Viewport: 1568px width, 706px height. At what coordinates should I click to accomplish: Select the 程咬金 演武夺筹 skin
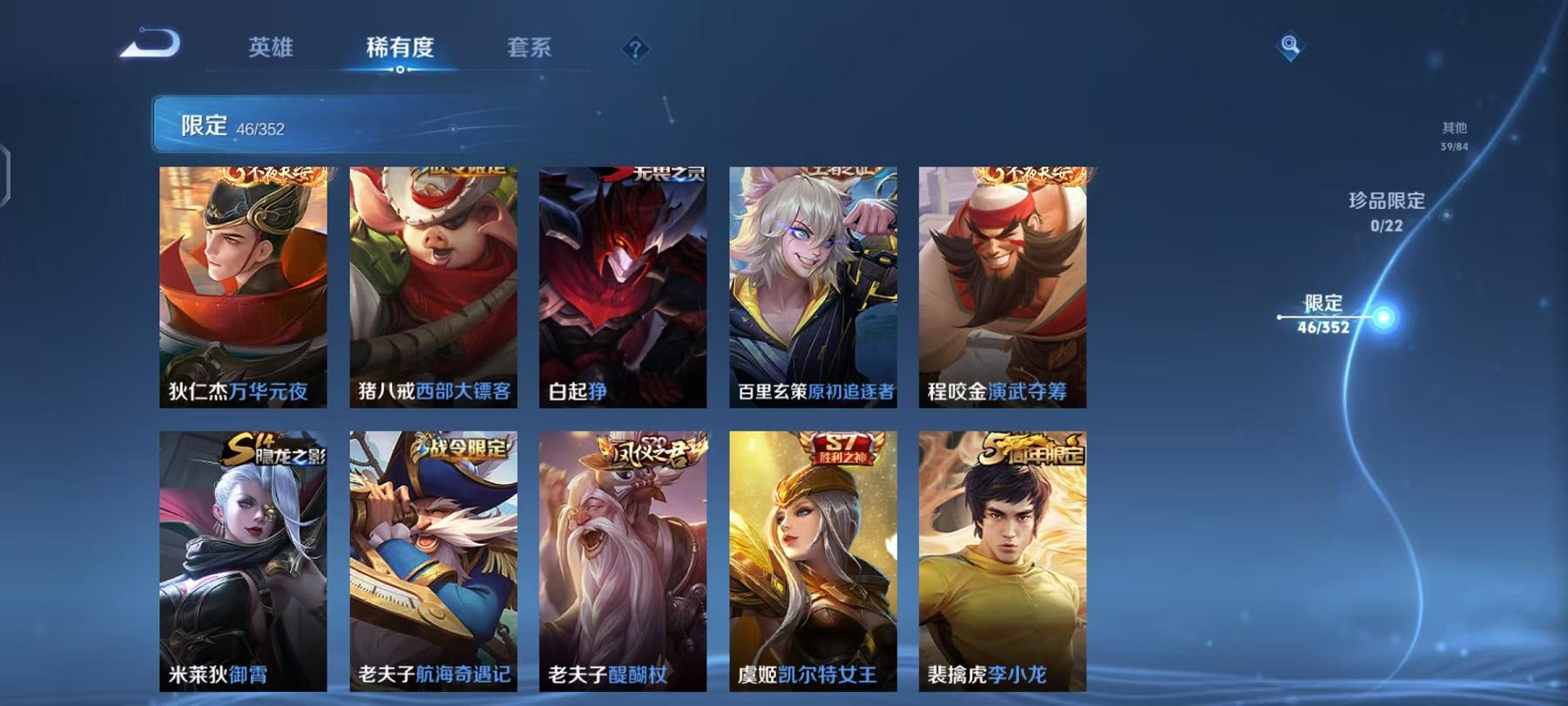(x=999, y=288)
